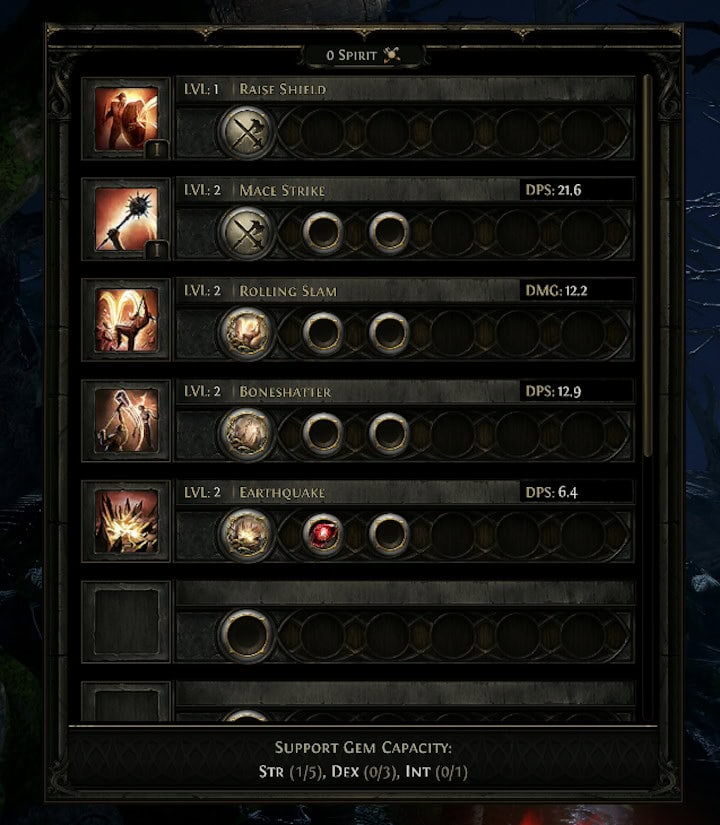Click the Raise Shield skill gem socket
Image resolution: width=720 pixels, height=825 pixels.
tap(246, 130)
